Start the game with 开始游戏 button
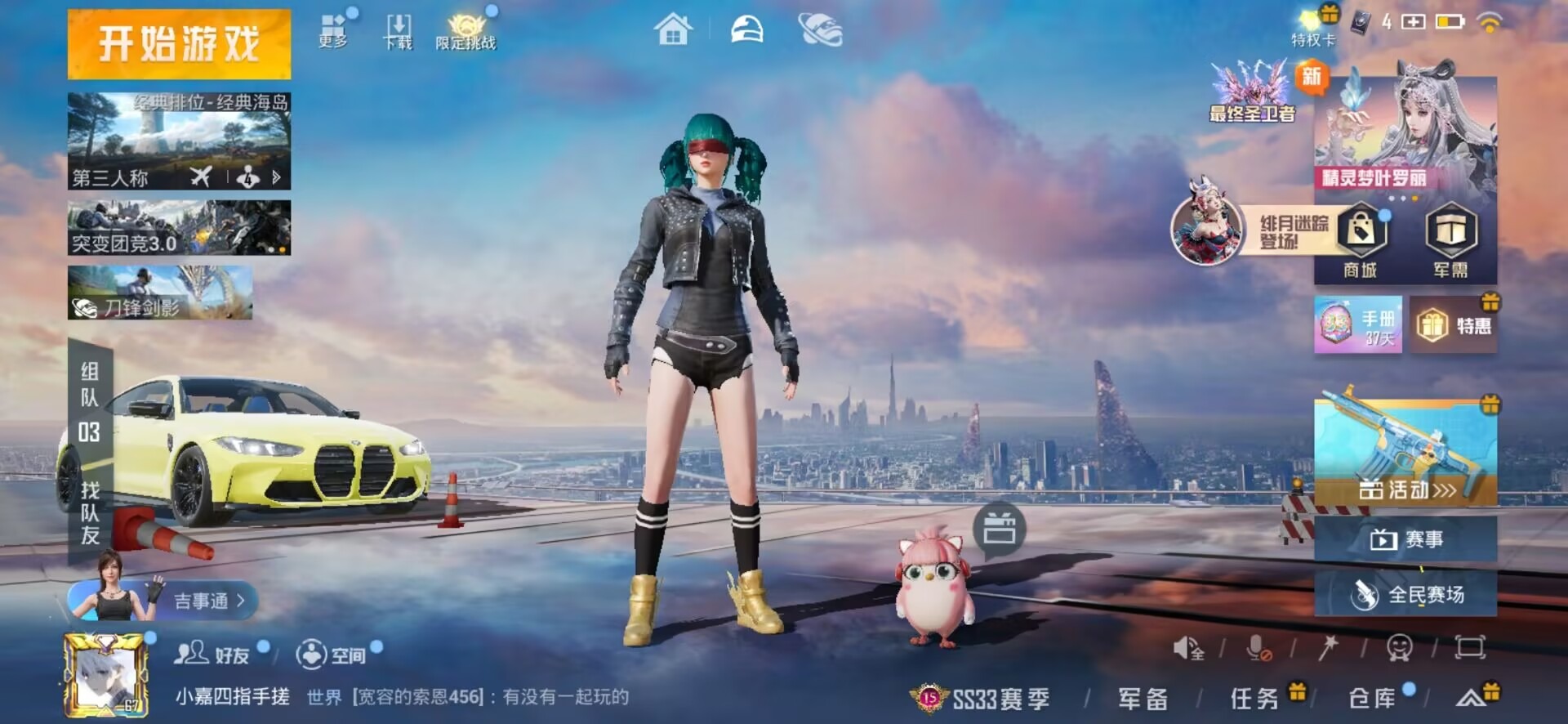 [x=179, y=44]
